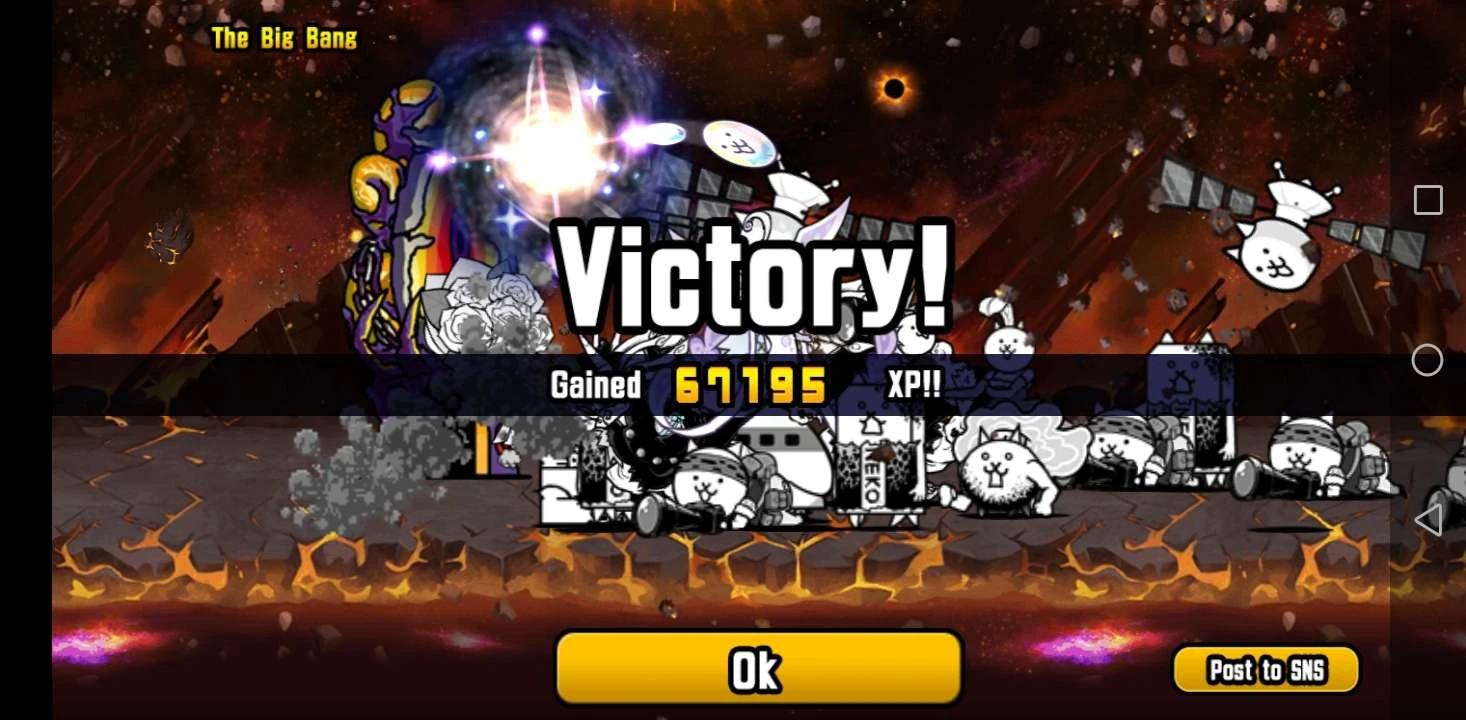Screen dimensions: 1466x720
Task: Select The Big Bang stage title
Action: [x=285, y=38]
